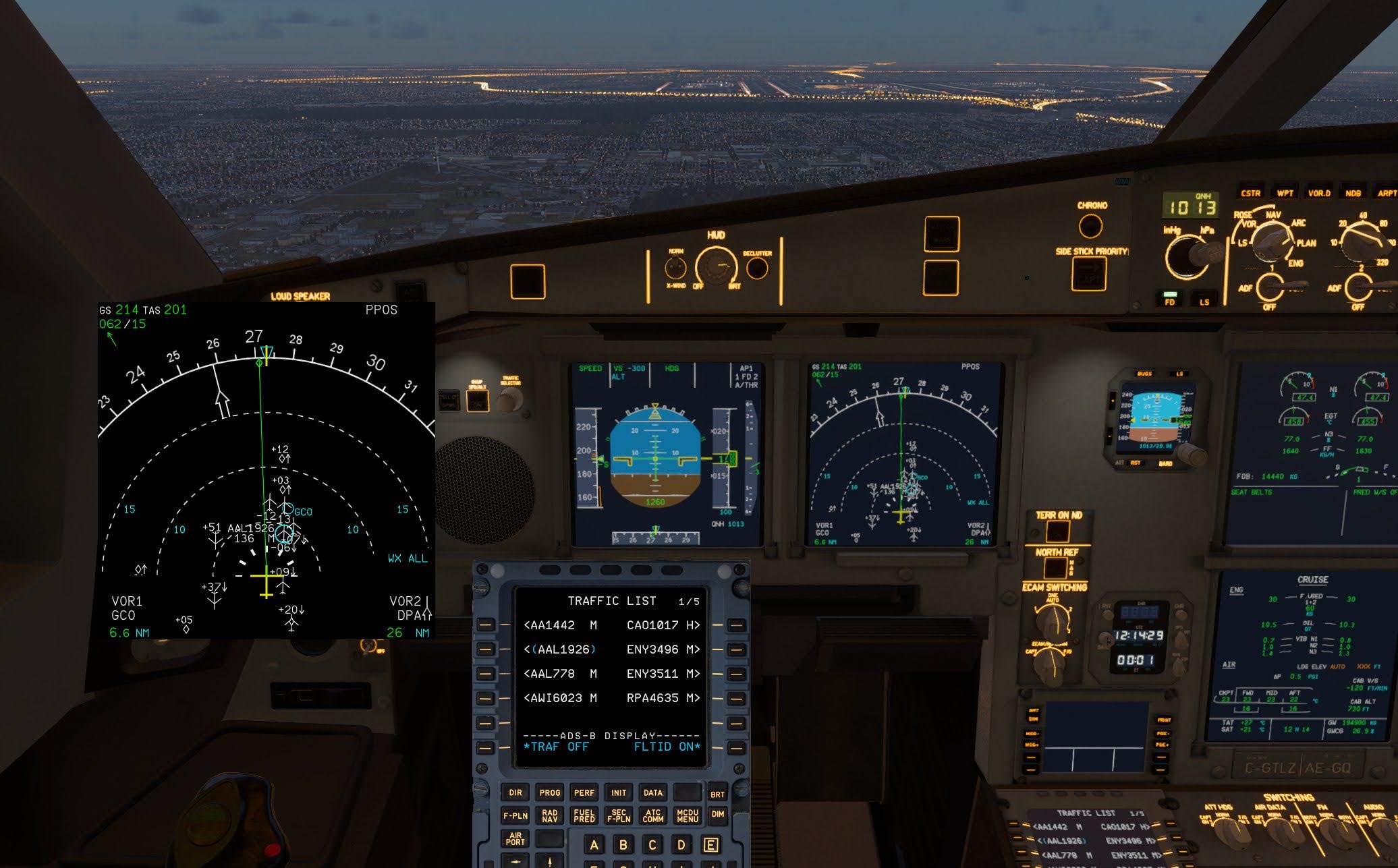Click the MCDU DIM key

click(717, 815)
